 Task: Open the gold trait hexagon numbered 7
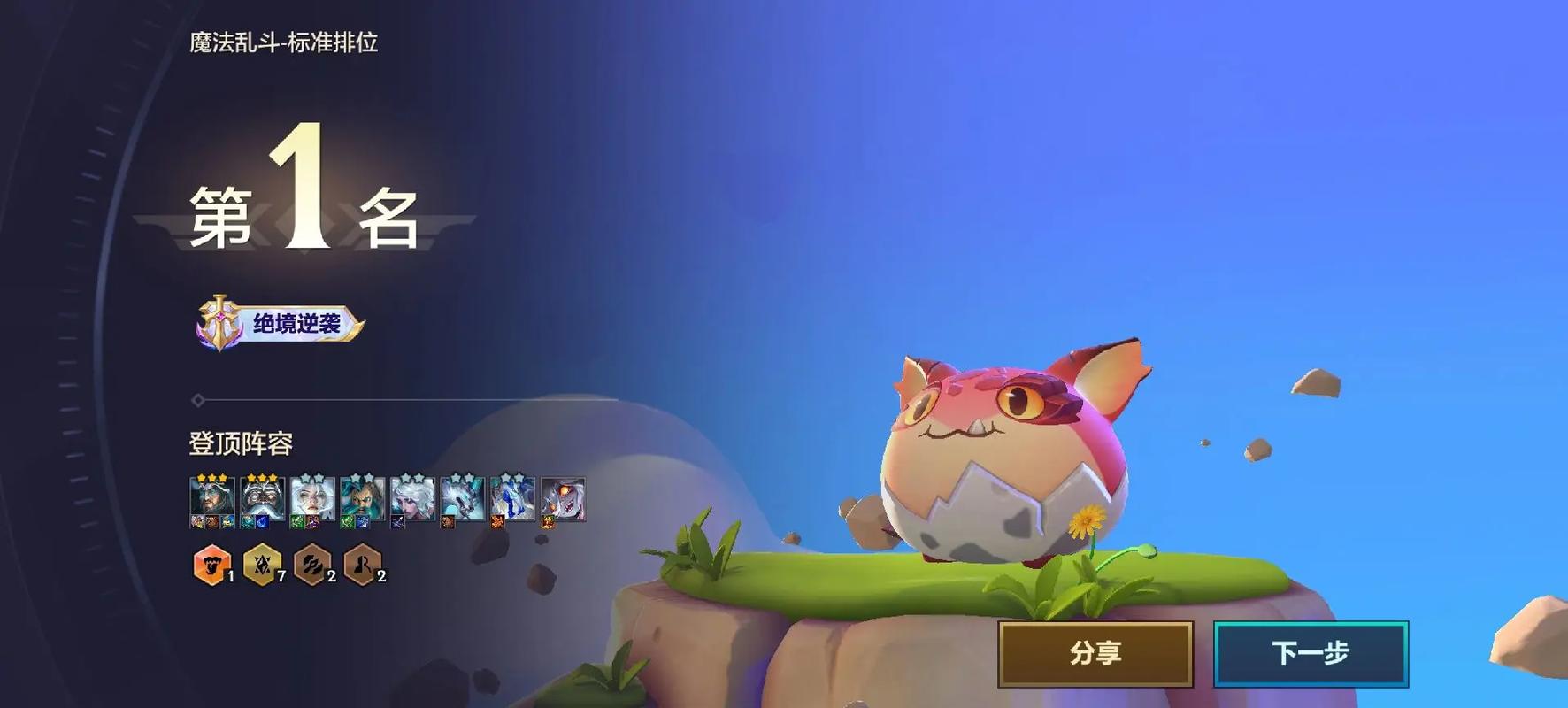pyautogui.click(x=262, y=565)
